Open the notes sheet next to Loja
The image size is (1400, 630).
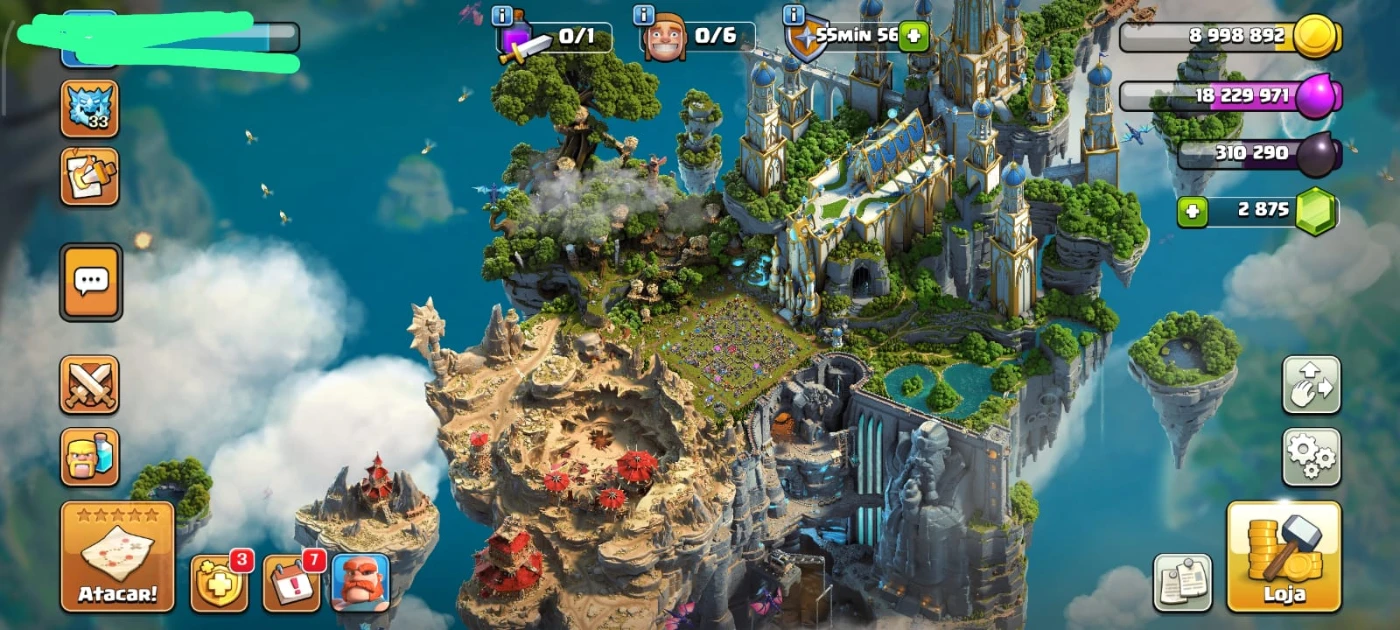point(1182,582)
